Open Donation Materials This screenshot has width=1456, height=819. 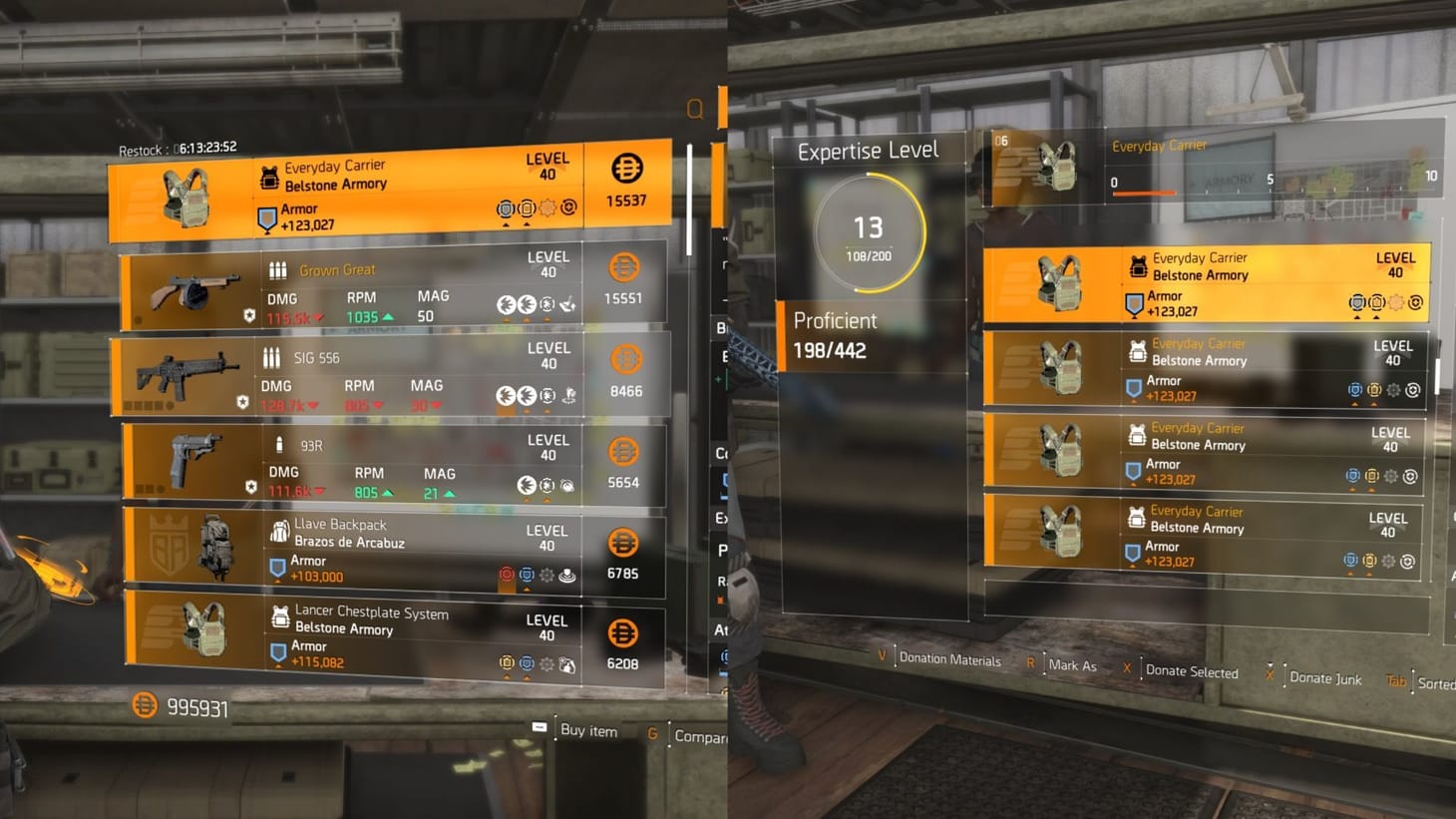click(948, 660)
